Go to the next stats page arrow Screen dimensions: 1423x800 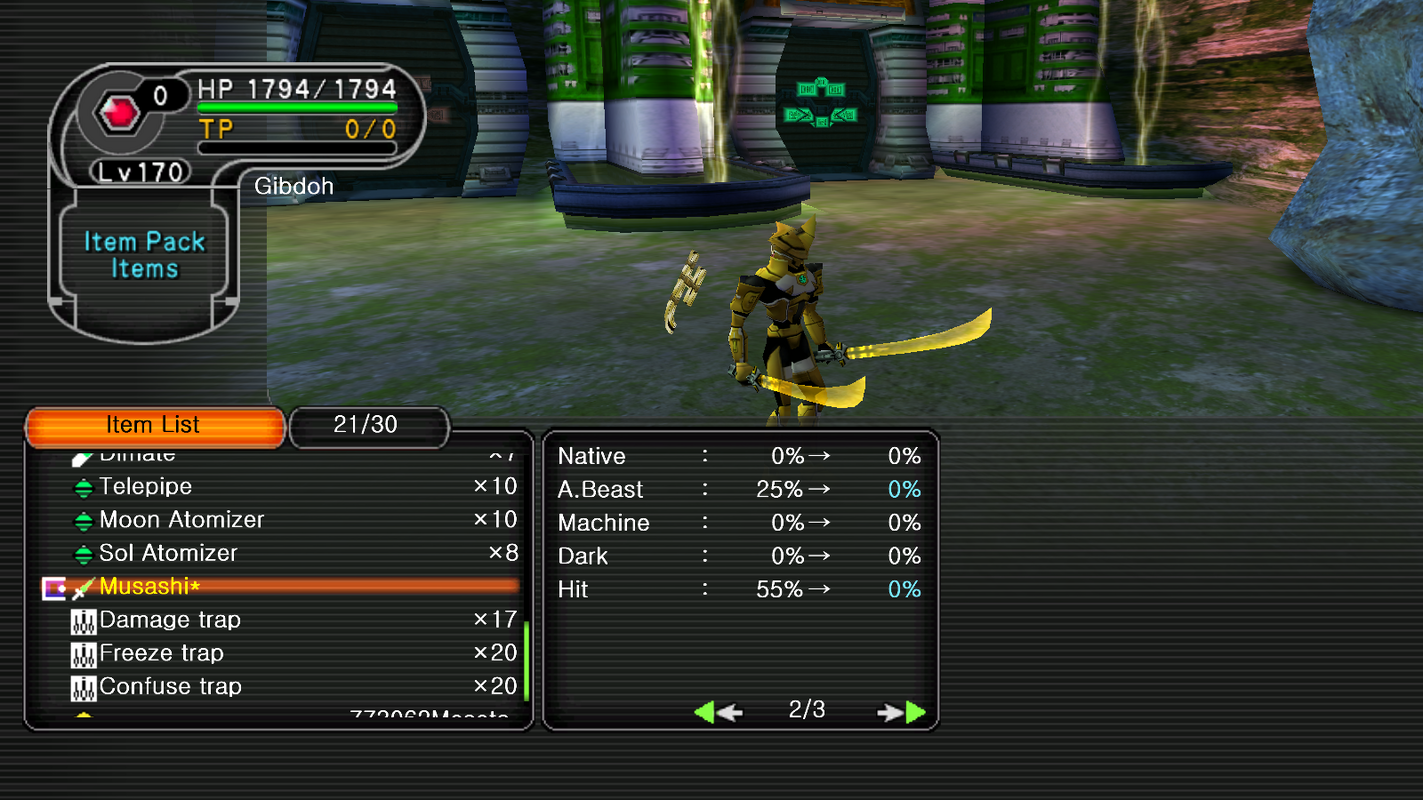903,712
